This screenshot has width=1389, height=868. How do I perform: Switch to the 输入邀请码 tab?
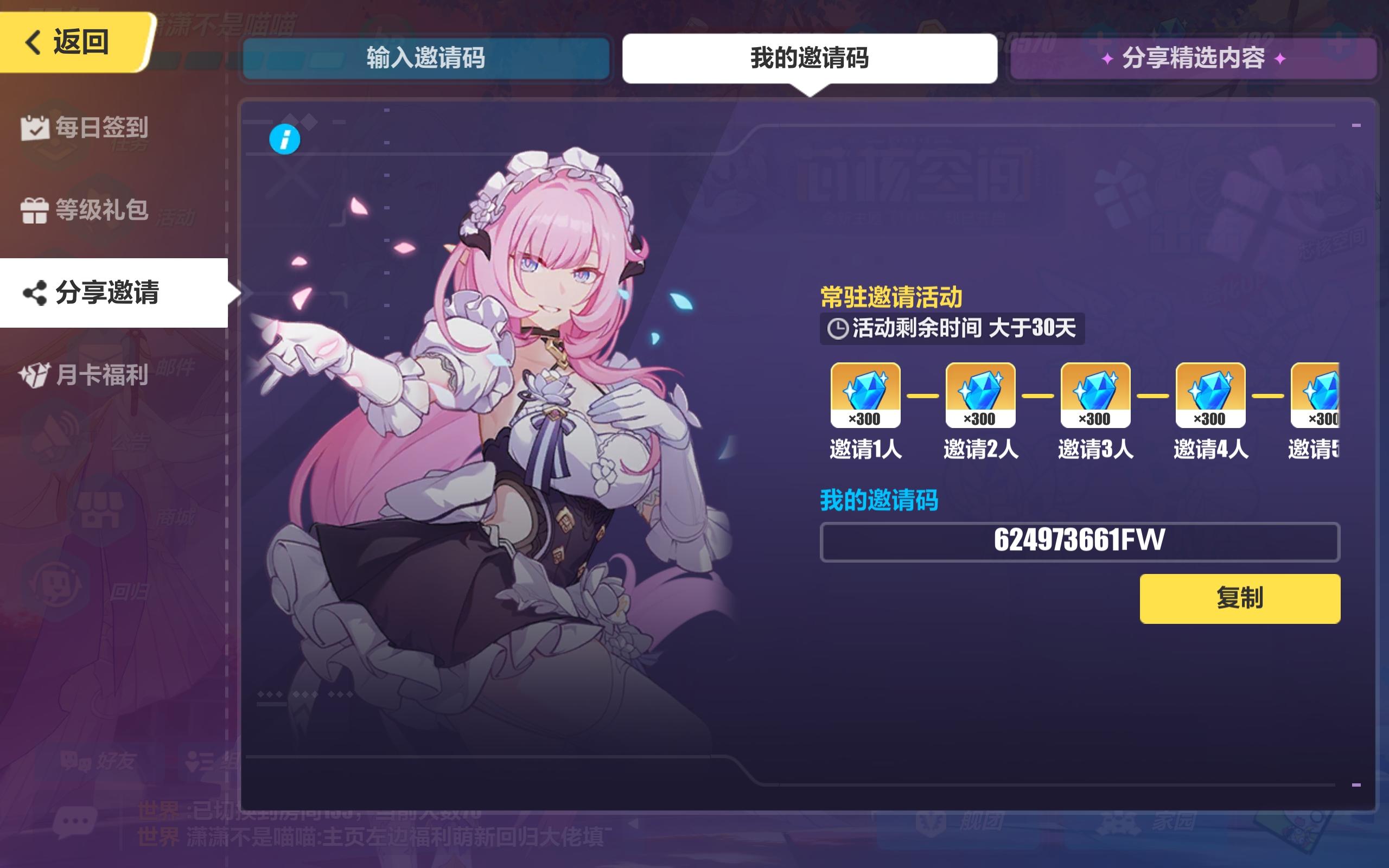[426, 58]
